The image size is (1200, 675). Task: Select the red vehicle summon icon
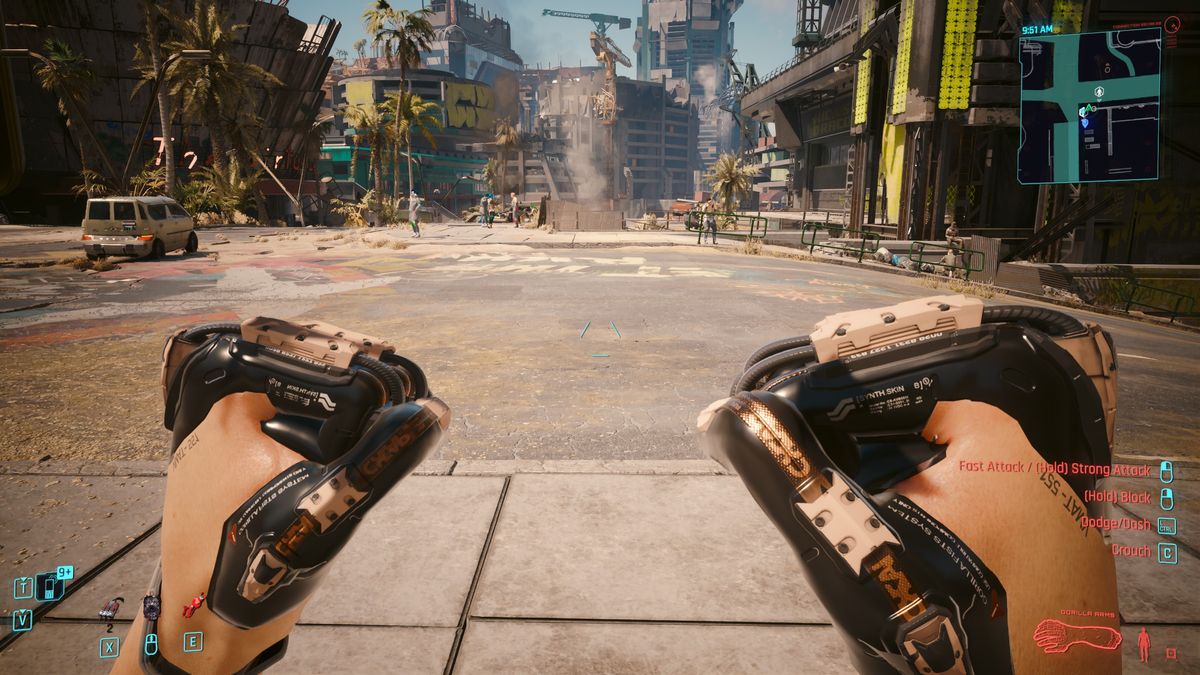193,605
